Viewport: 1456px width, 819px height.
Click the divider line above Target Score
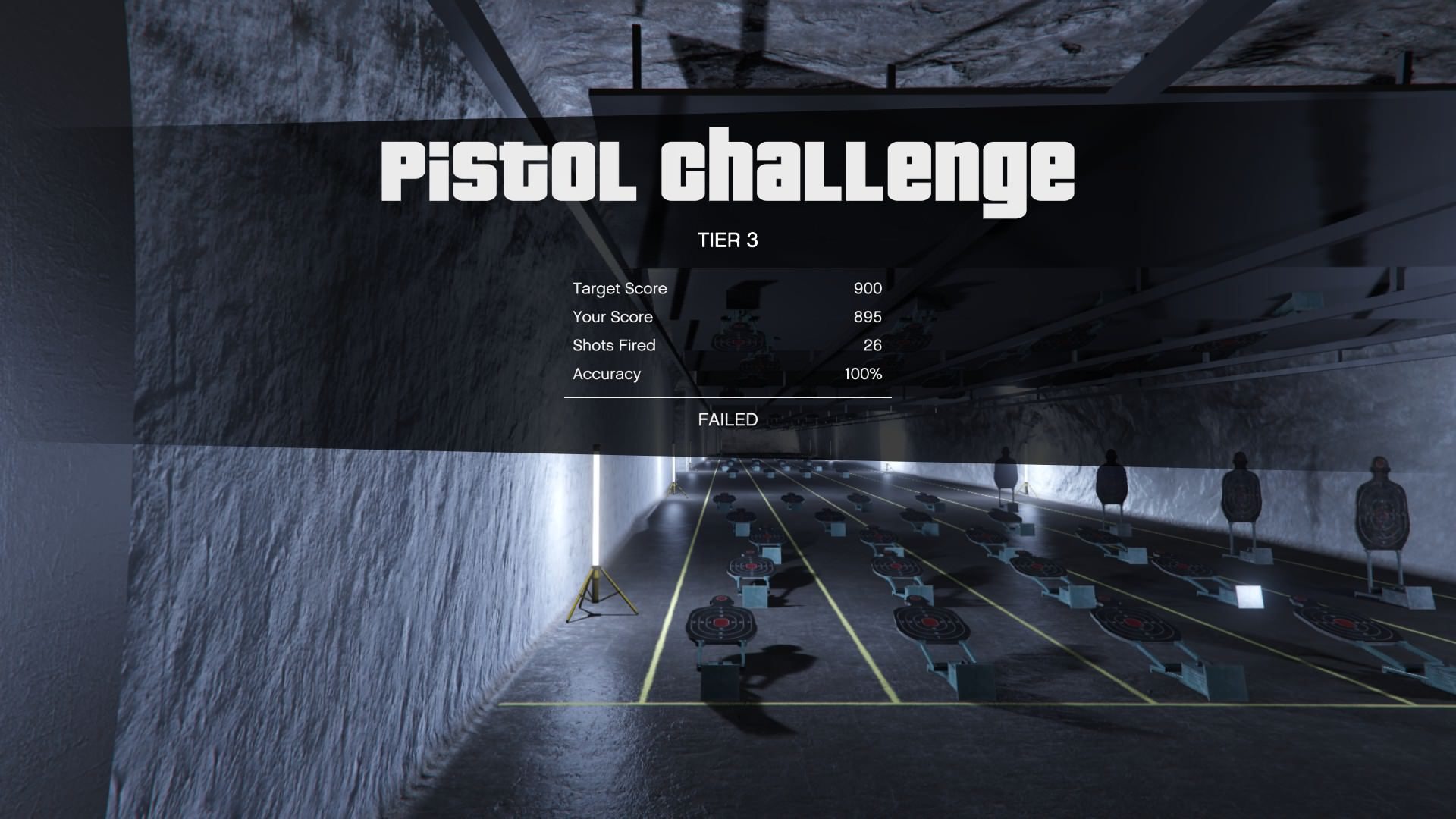727,269
